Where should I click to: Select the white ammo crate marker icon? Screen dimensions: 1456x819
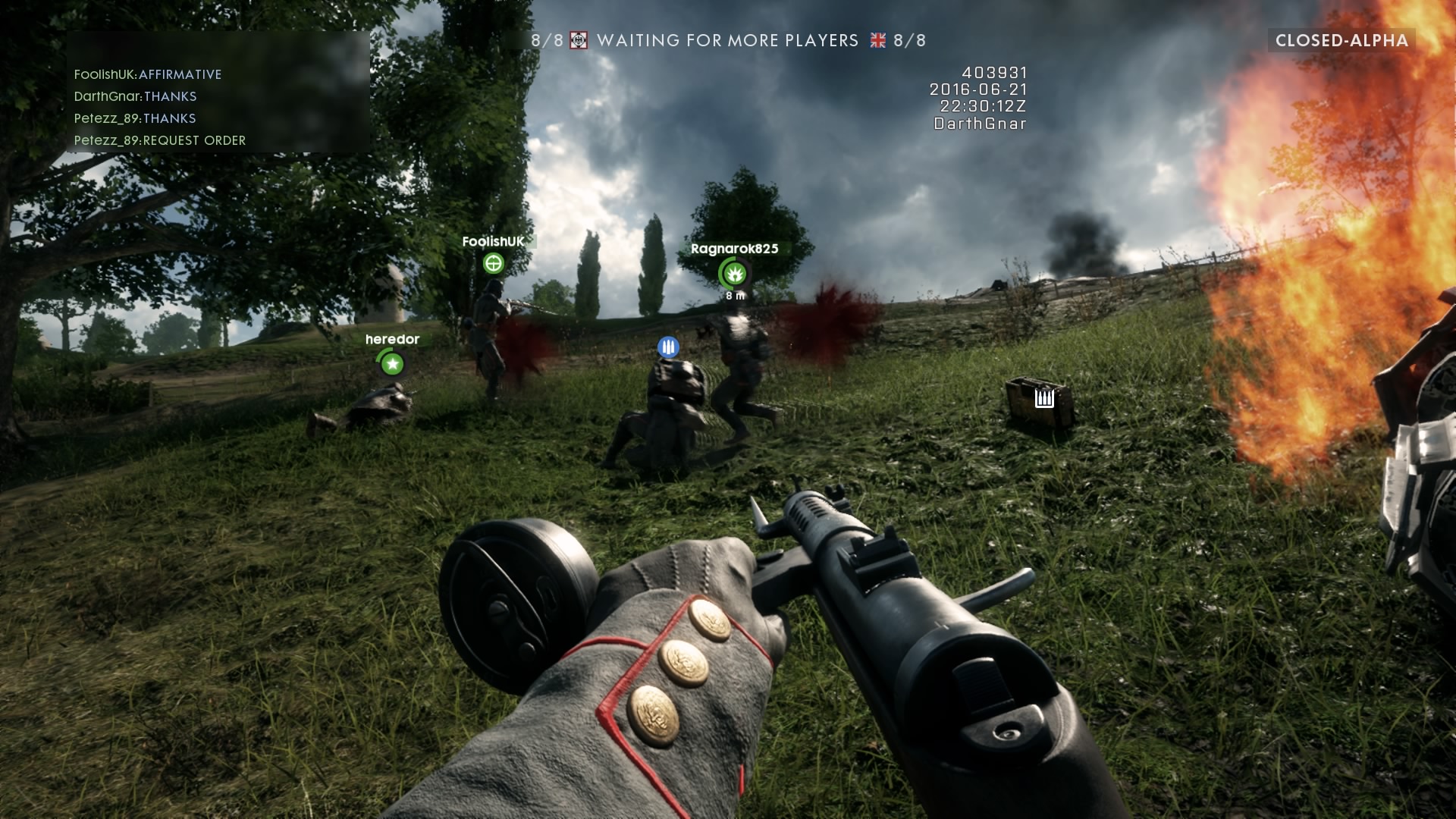tap(1044, 397)
